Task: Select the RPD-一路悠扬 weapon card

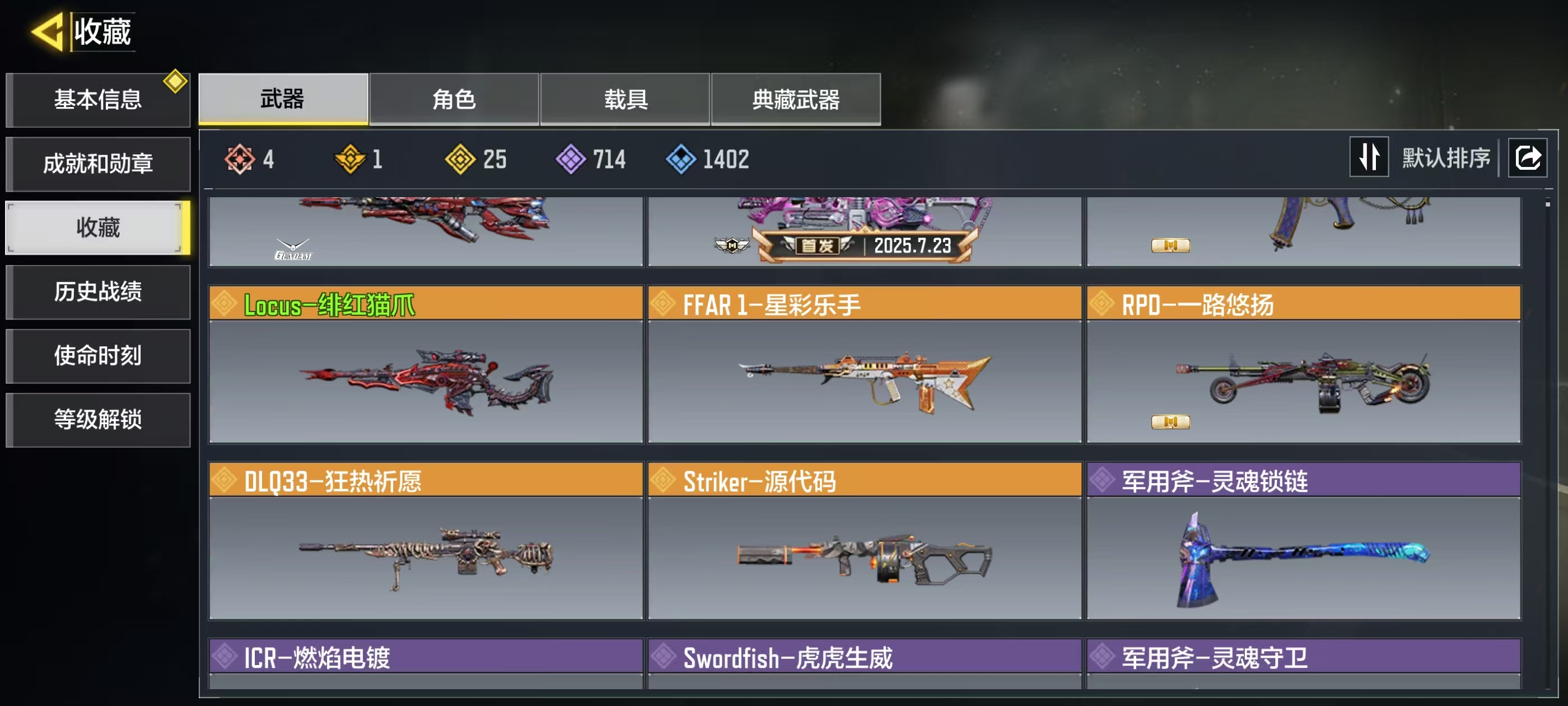Action: (1303, 364)
